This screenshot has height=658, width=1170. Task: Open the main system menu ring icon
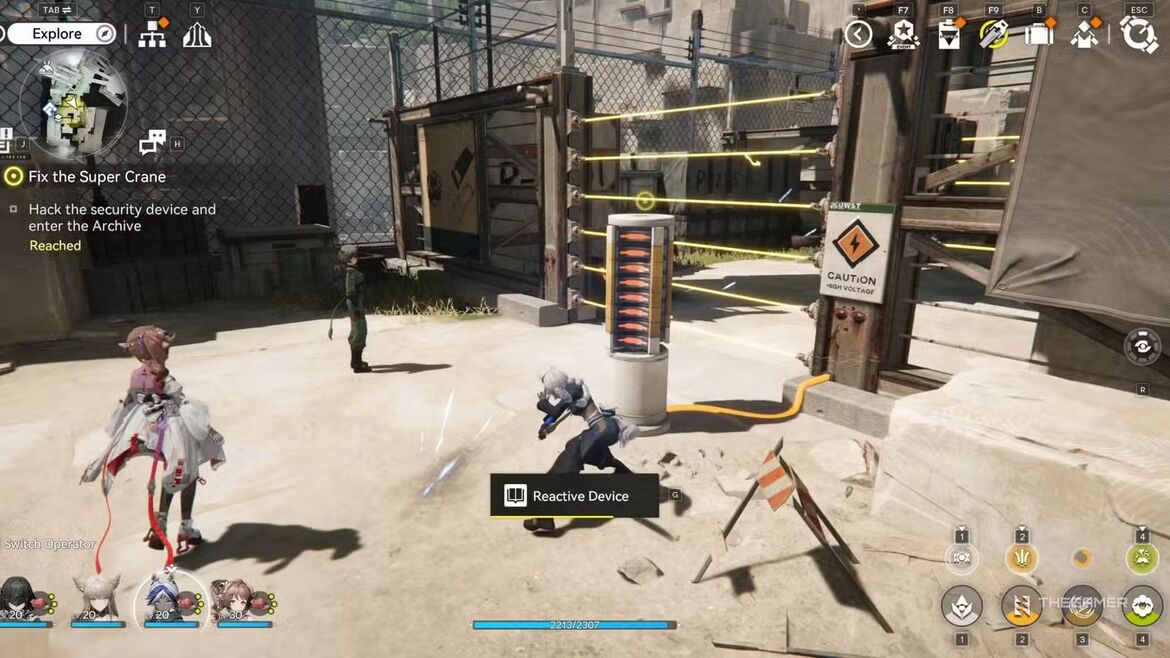pos(1139,35)
